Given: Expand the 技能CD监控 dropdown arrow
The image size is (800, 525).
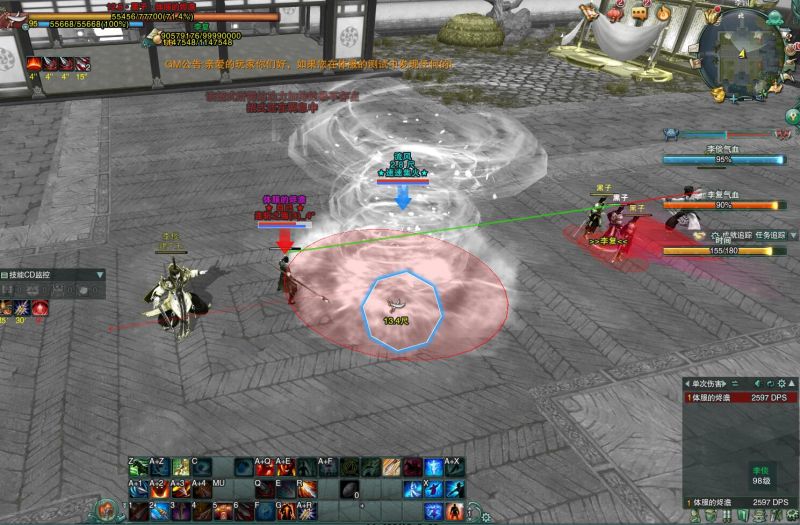Looking at the screenshot, I should click(x=99, y=274).
